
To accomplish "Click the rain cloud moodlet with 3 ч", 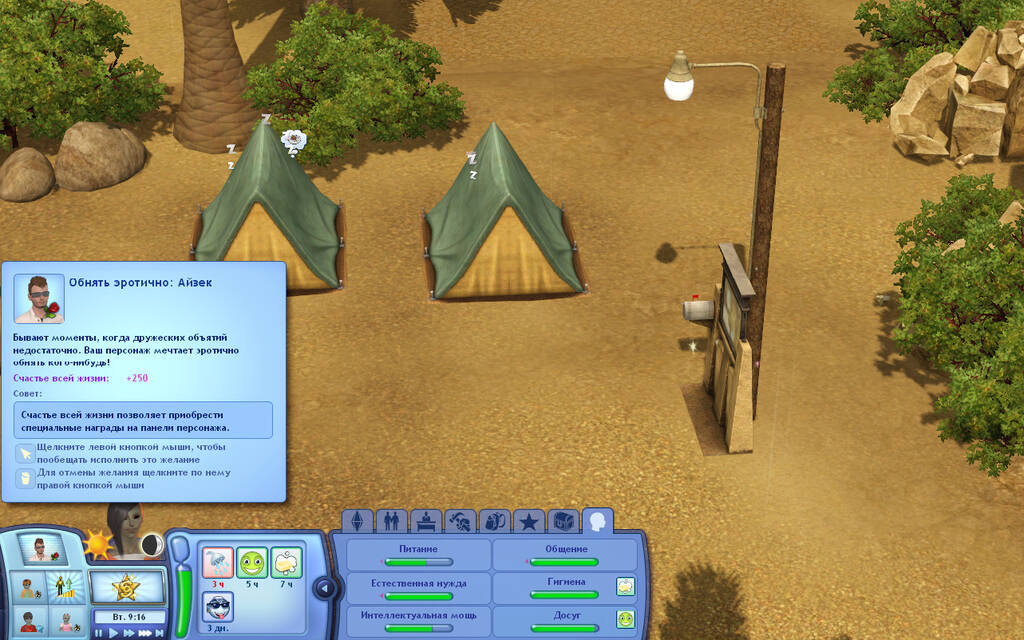I will (218, 562).
